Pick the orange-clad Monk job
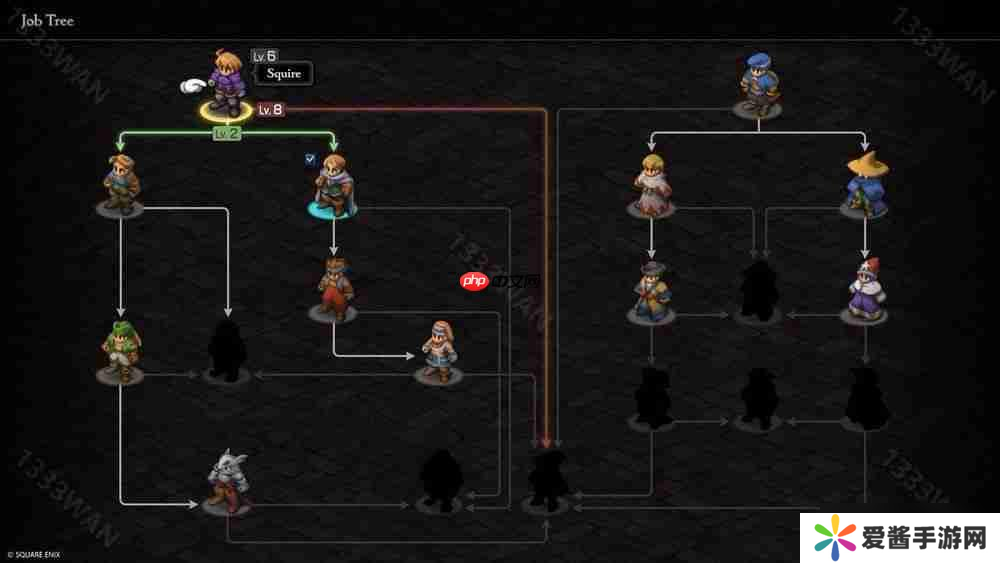1000x563 pixels. 333,288
